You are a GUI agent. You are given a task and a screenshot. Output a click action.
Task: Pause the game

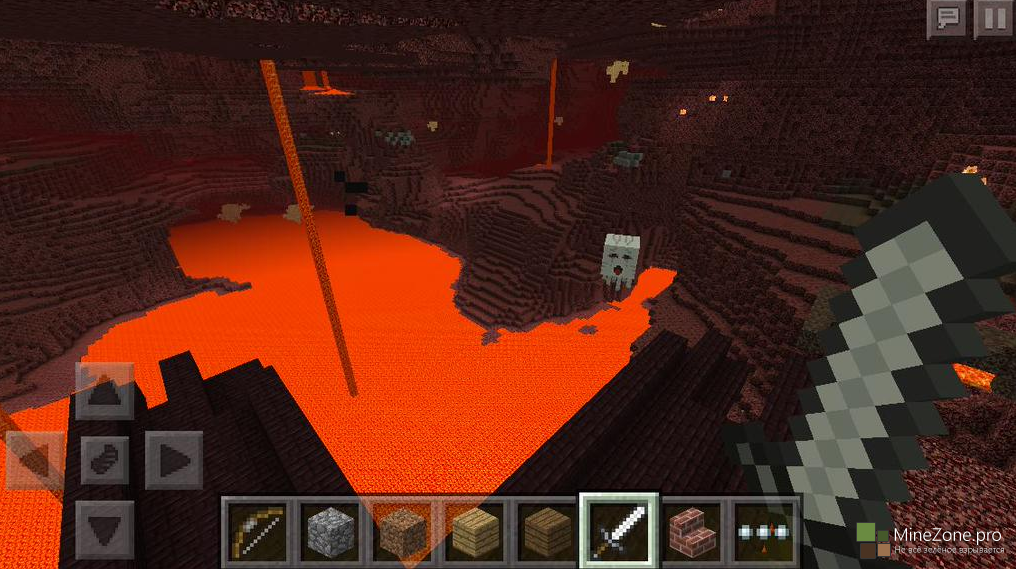[993, 19]
